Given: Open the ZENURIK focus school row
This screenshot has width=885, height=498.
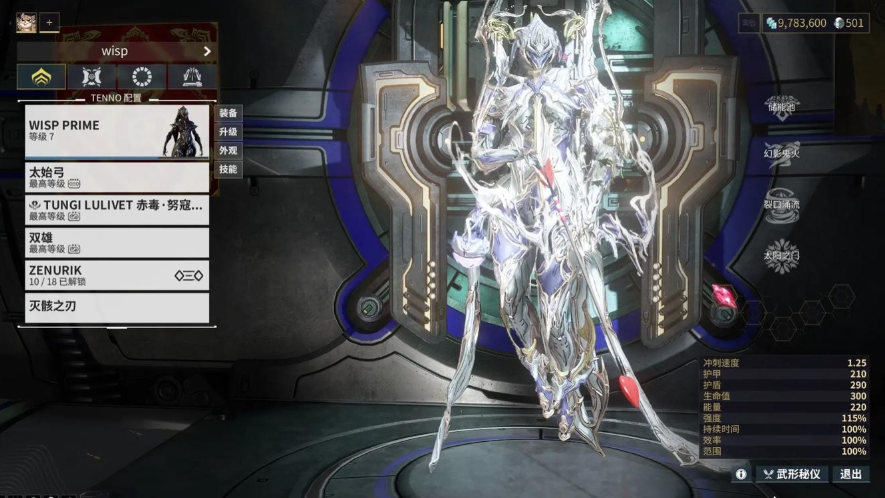Looking at the screenshot, I should tap(116, 275).
